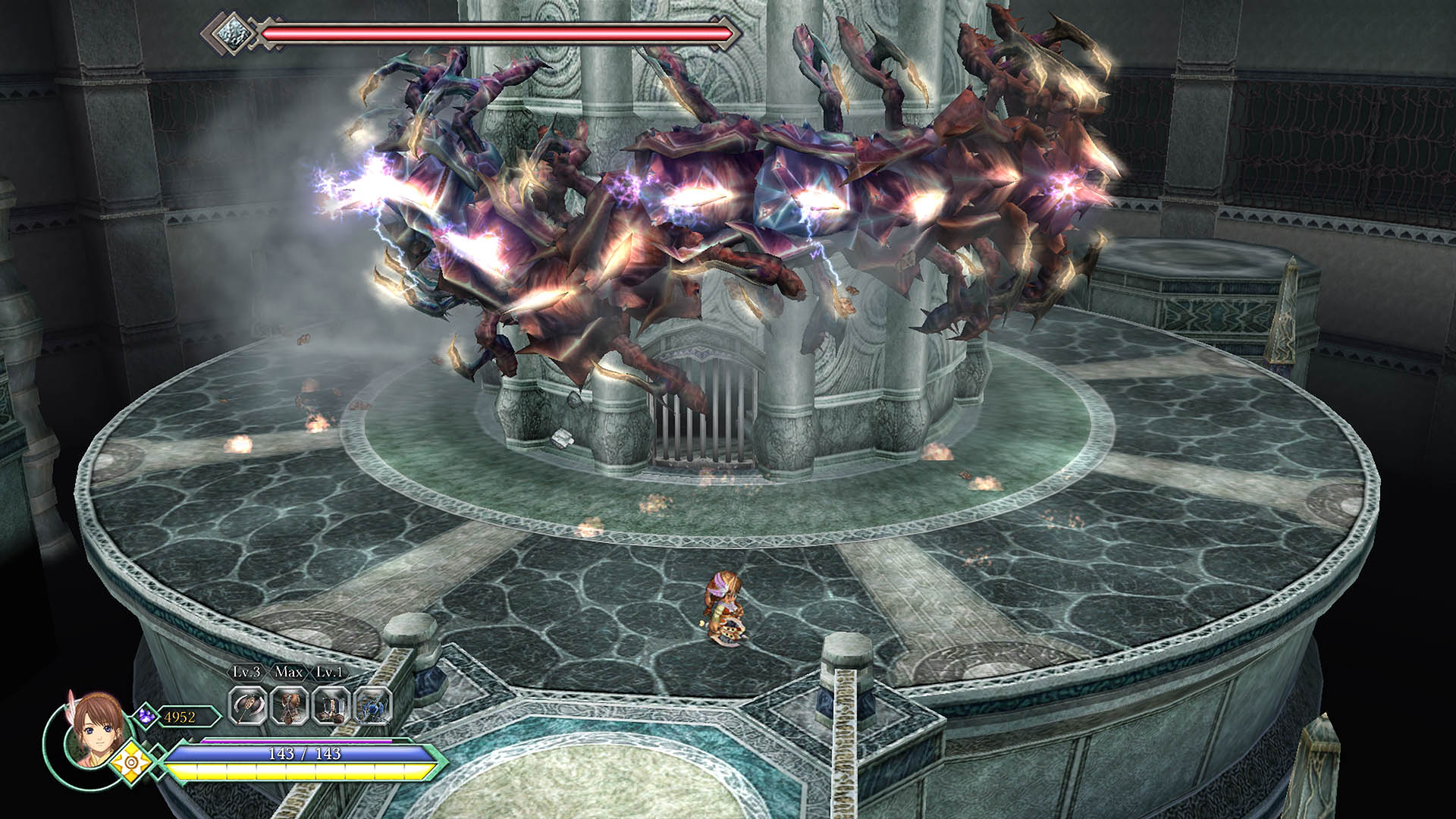This screenshot has width=1456, height=819.
Task: Select the leather armor equipment icon
Action: [x=290, y=707]
